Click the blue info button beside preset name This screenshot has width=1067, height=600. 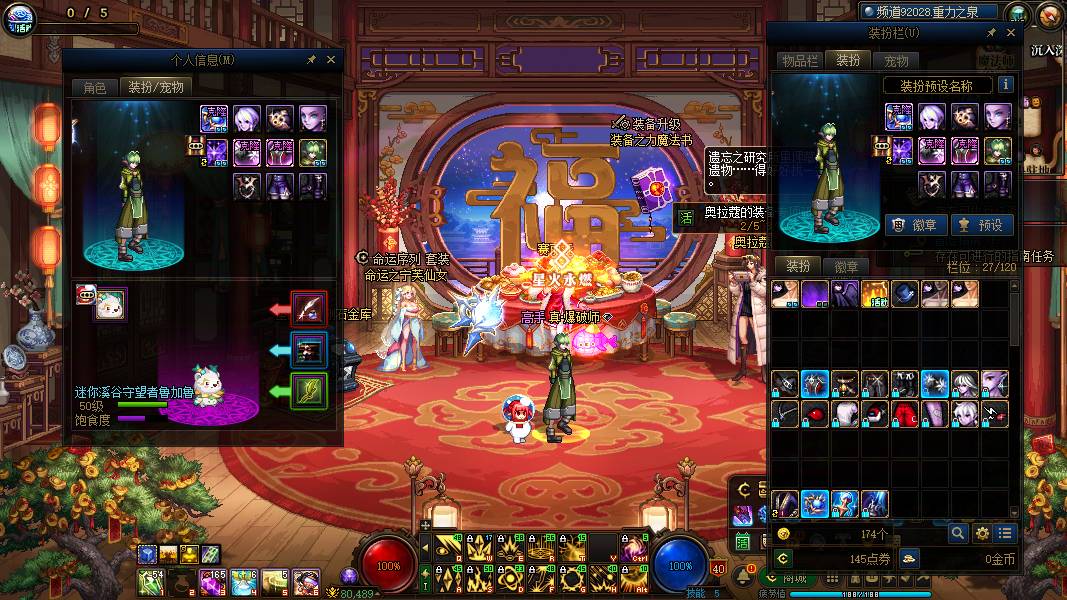tap(1005, 85)
